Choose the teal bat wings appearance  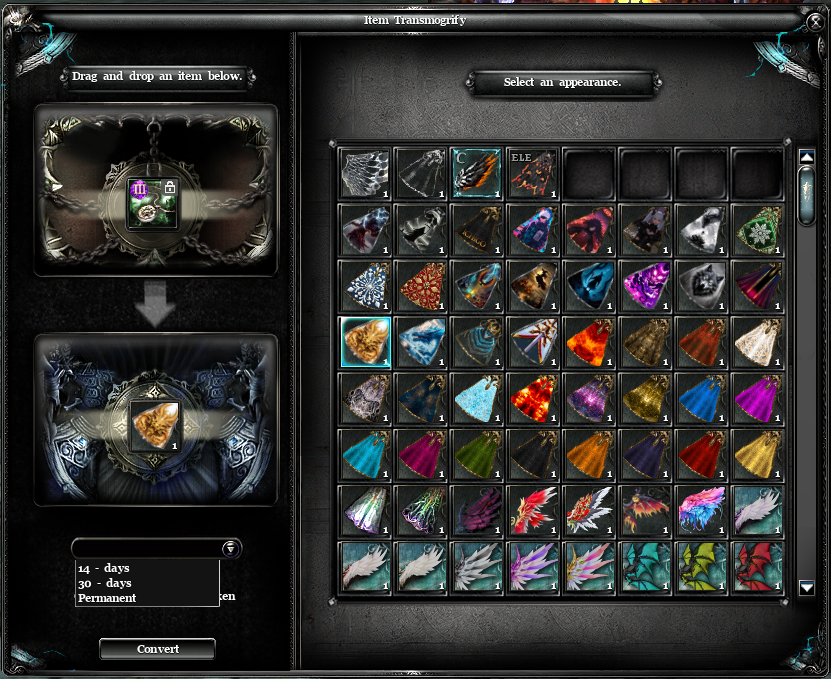(645, 567)
